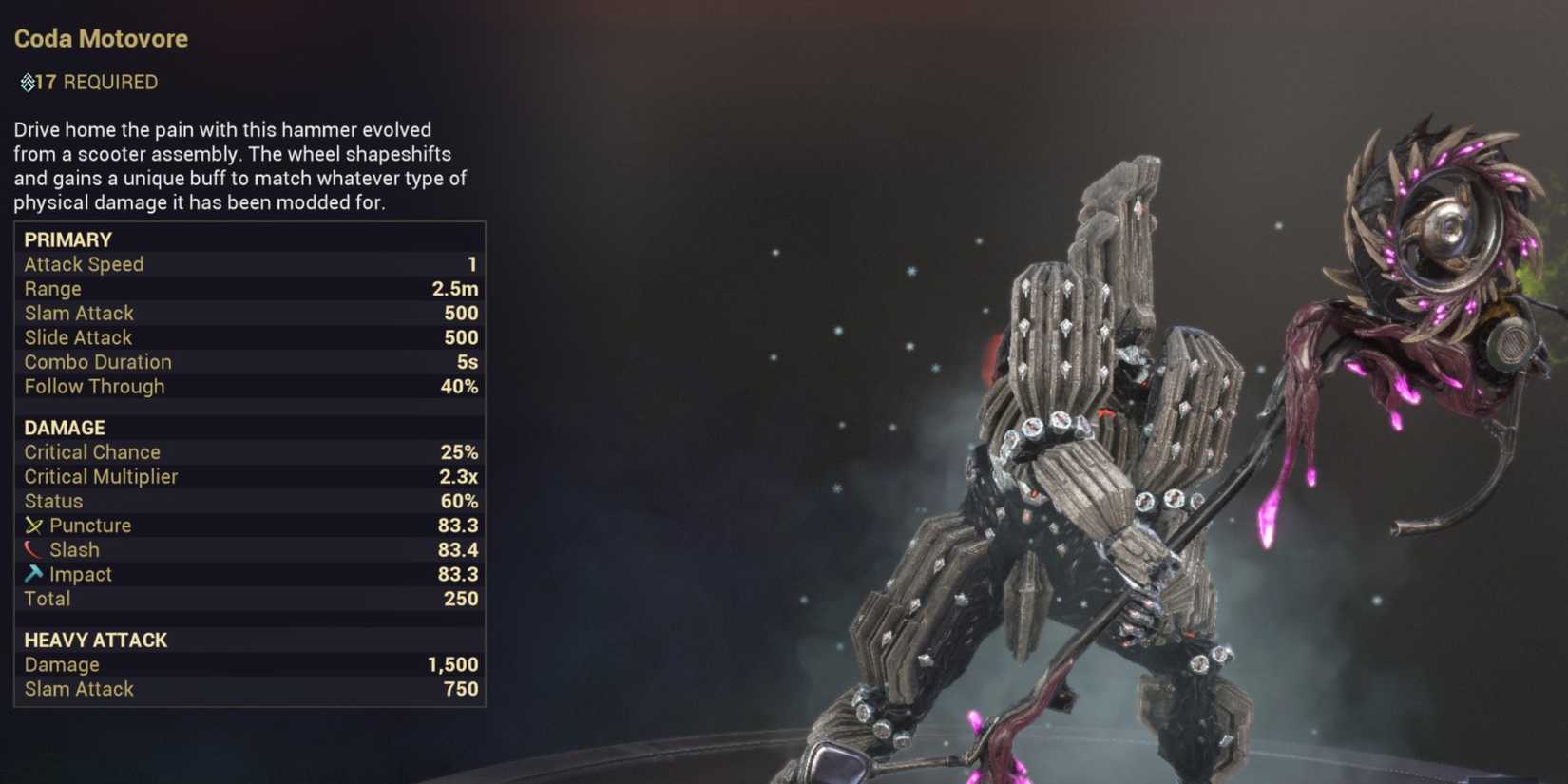Click the Attack Speed value showing 1
Screen dimensions: 1568x784
pyautogui.click(x=472, y=264)
